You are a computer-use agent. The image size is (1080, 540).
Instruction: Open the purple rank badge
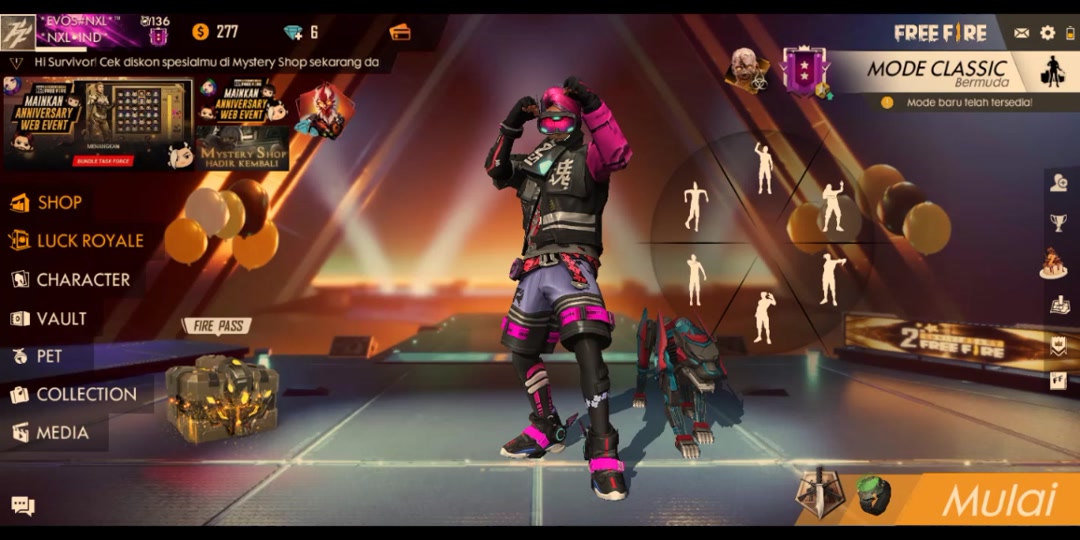point(806,70)
